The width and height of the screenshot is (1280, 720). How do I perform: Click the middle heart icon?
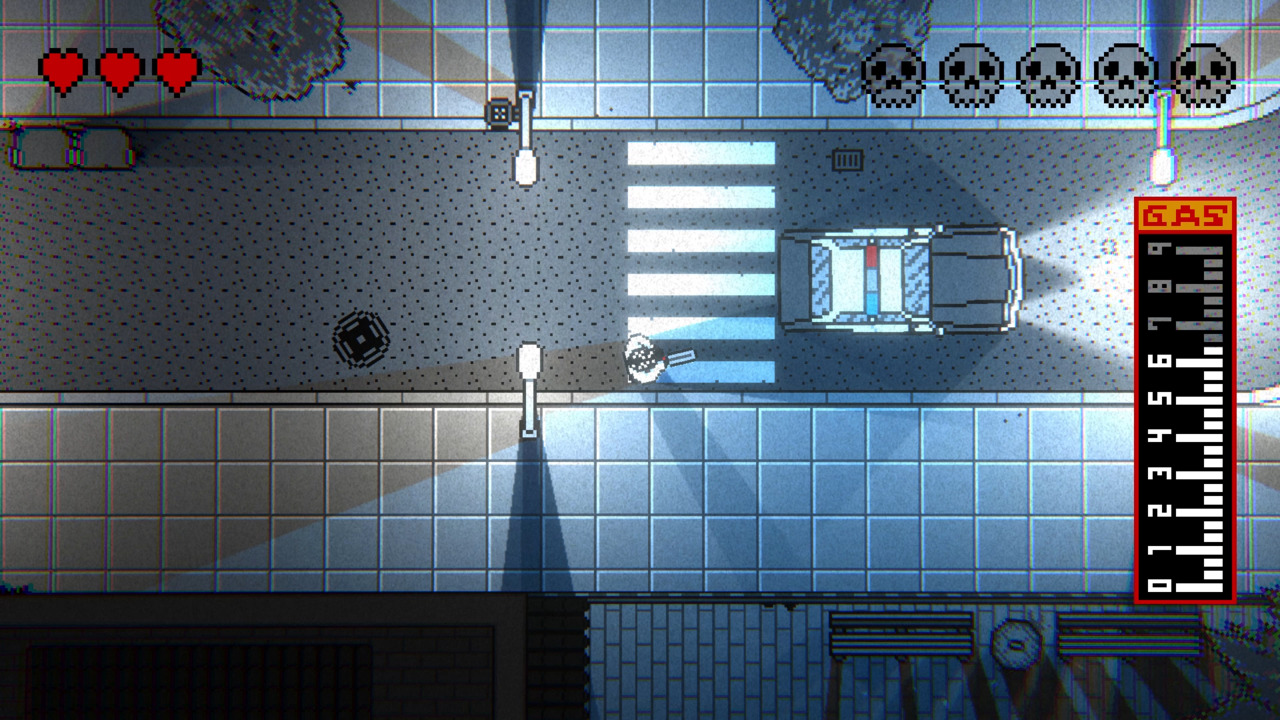pos(119,70)
